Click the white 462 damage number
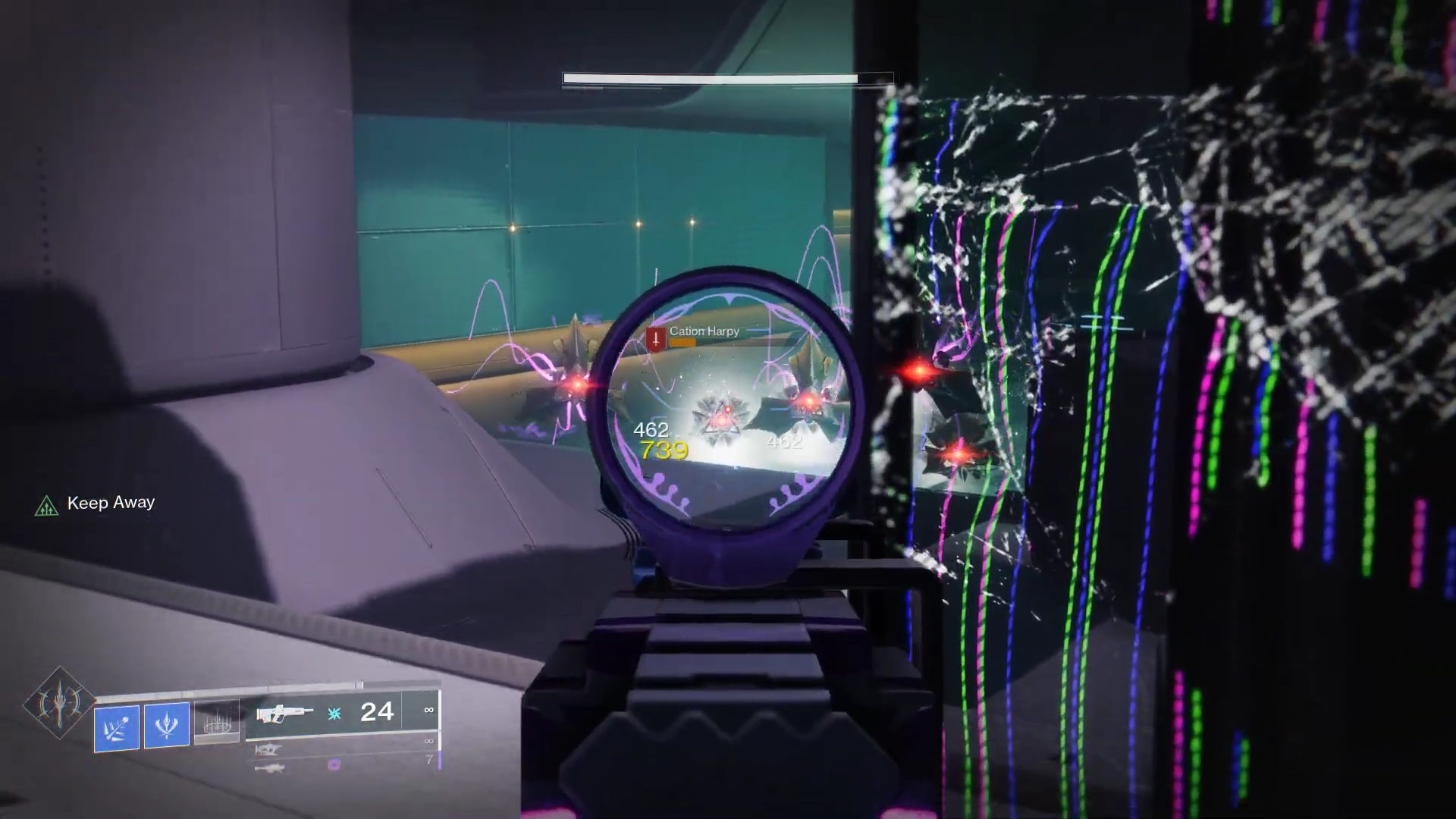 (x=651, y=431)
